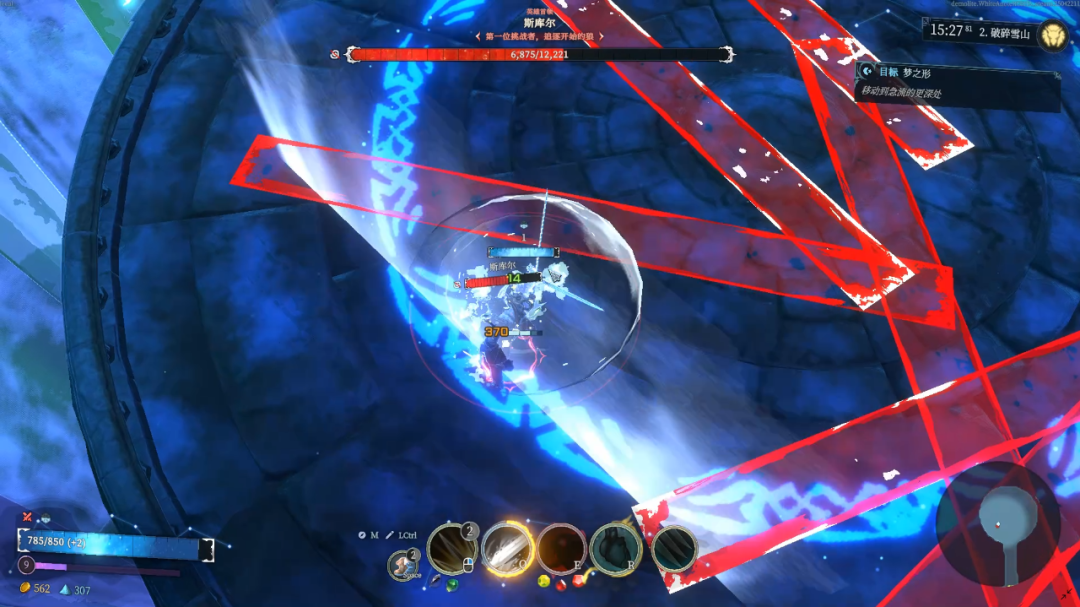
Task: Click the pencil ping icon labeled LCtrl
Action: tap(390, 535)
